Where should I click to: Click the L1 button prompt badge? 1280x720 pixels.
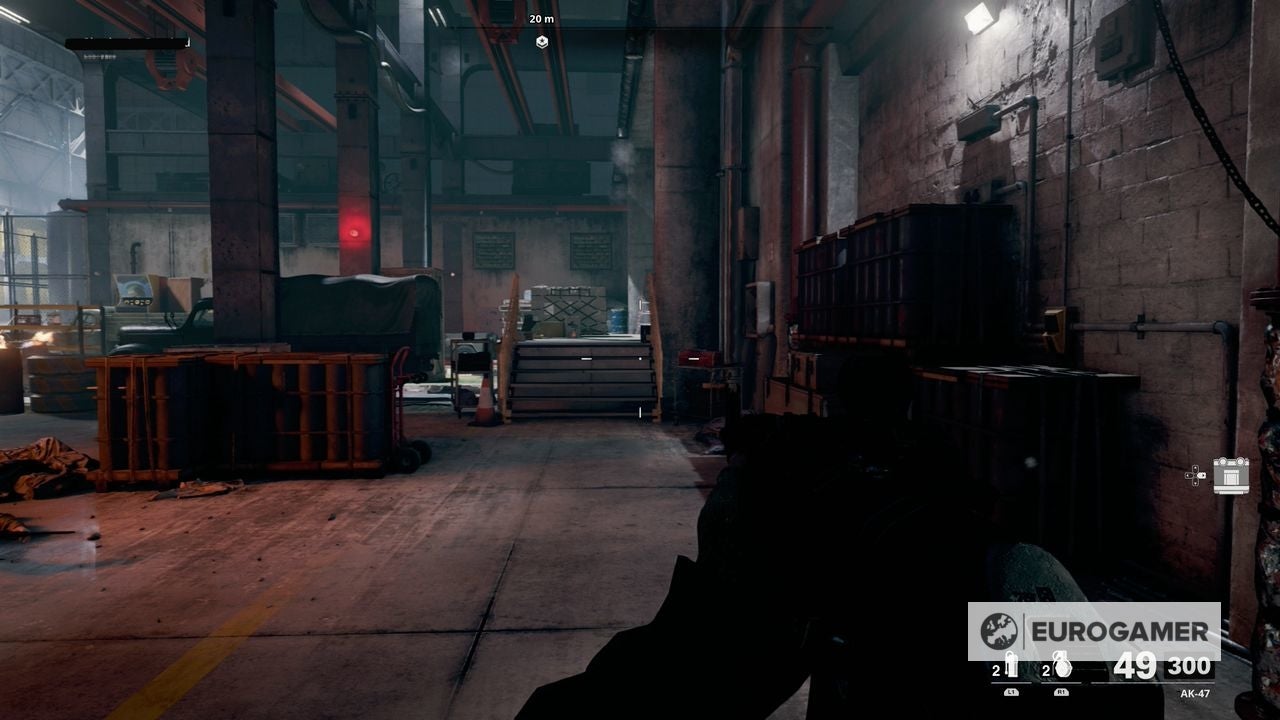[1011, 692]
